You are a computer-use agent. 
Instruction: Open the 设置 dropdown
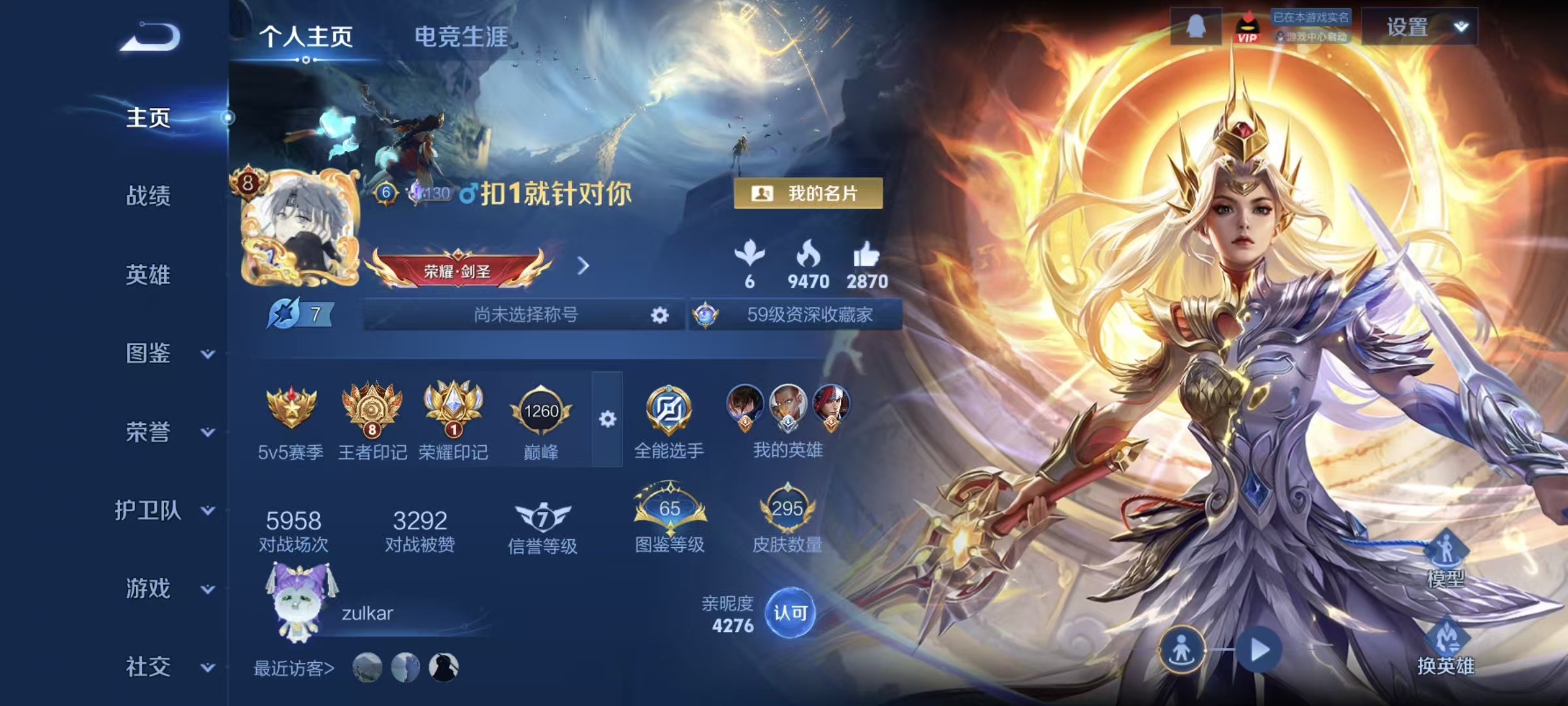tap(1420, 27)
